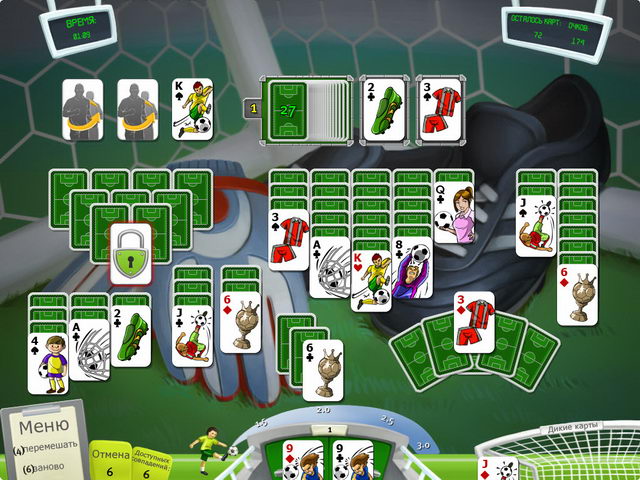This screenshot has width=640, height=480.
Task: Choose the nine of spades goal card
Action: tap(352, 461)
